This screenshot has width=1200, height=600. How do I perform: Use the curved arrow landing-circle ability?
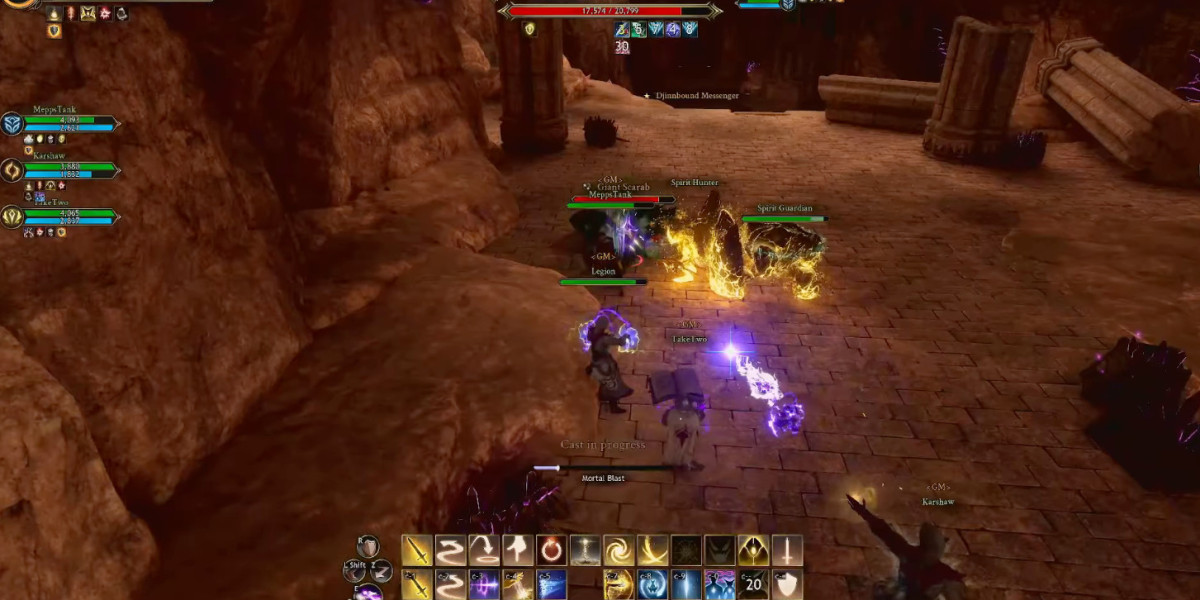pos(484,550)
